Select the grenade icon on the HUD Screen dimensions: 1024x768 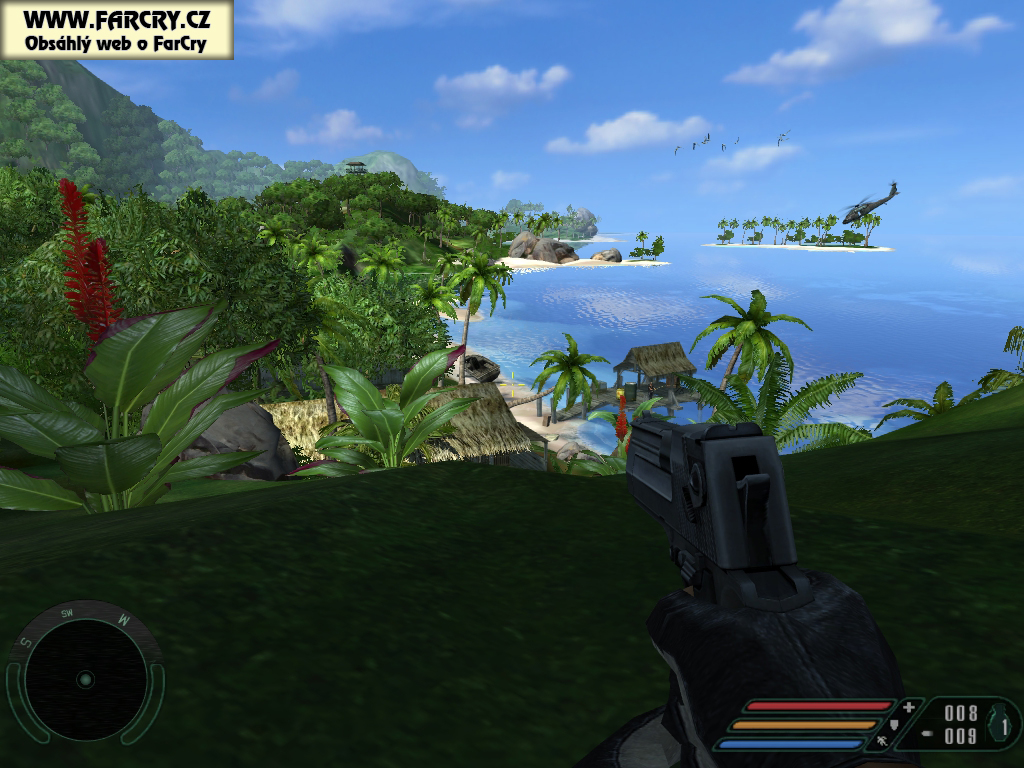click(999, 723)
